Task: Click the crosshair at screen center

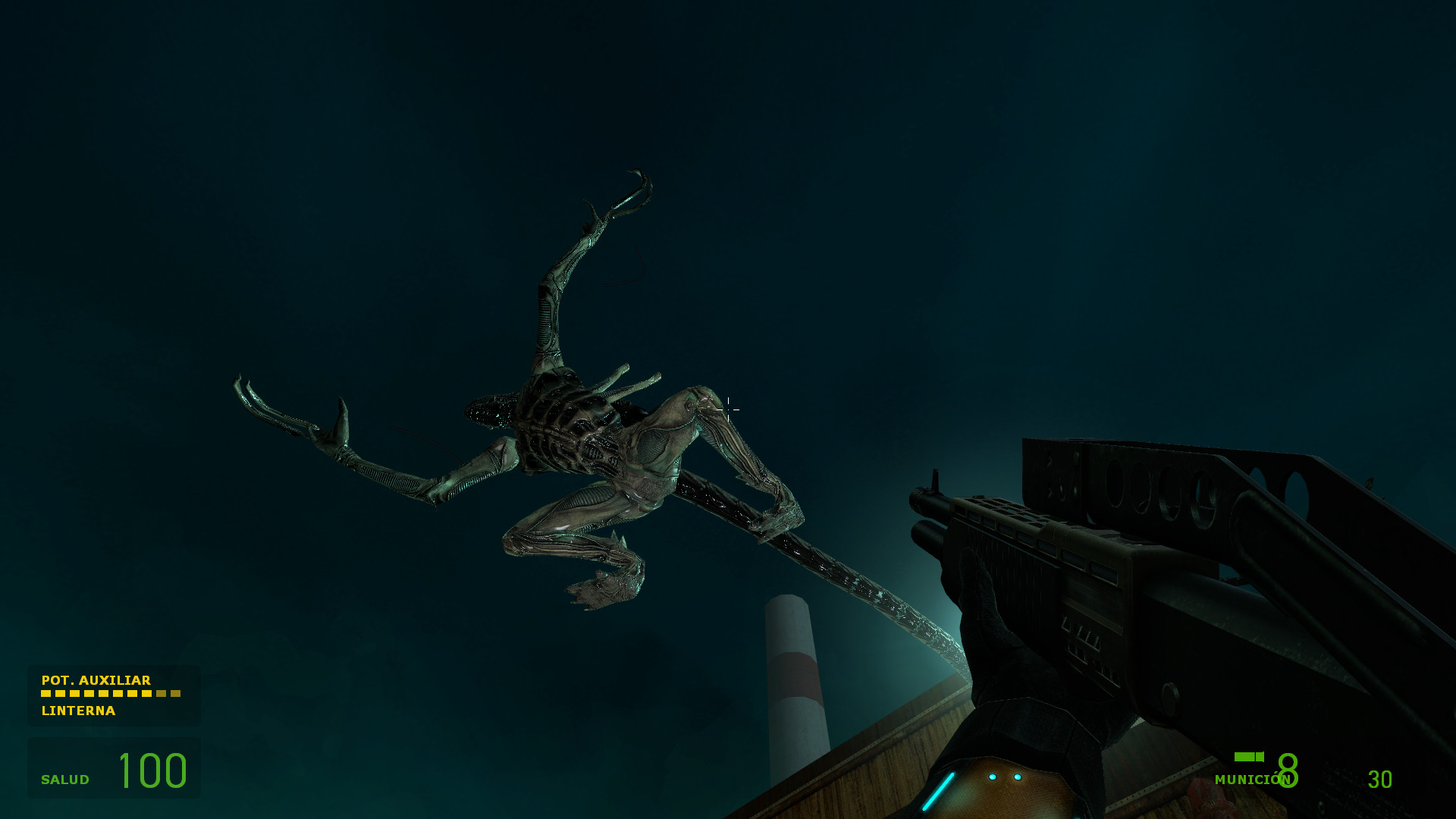Action: [728, 409]
